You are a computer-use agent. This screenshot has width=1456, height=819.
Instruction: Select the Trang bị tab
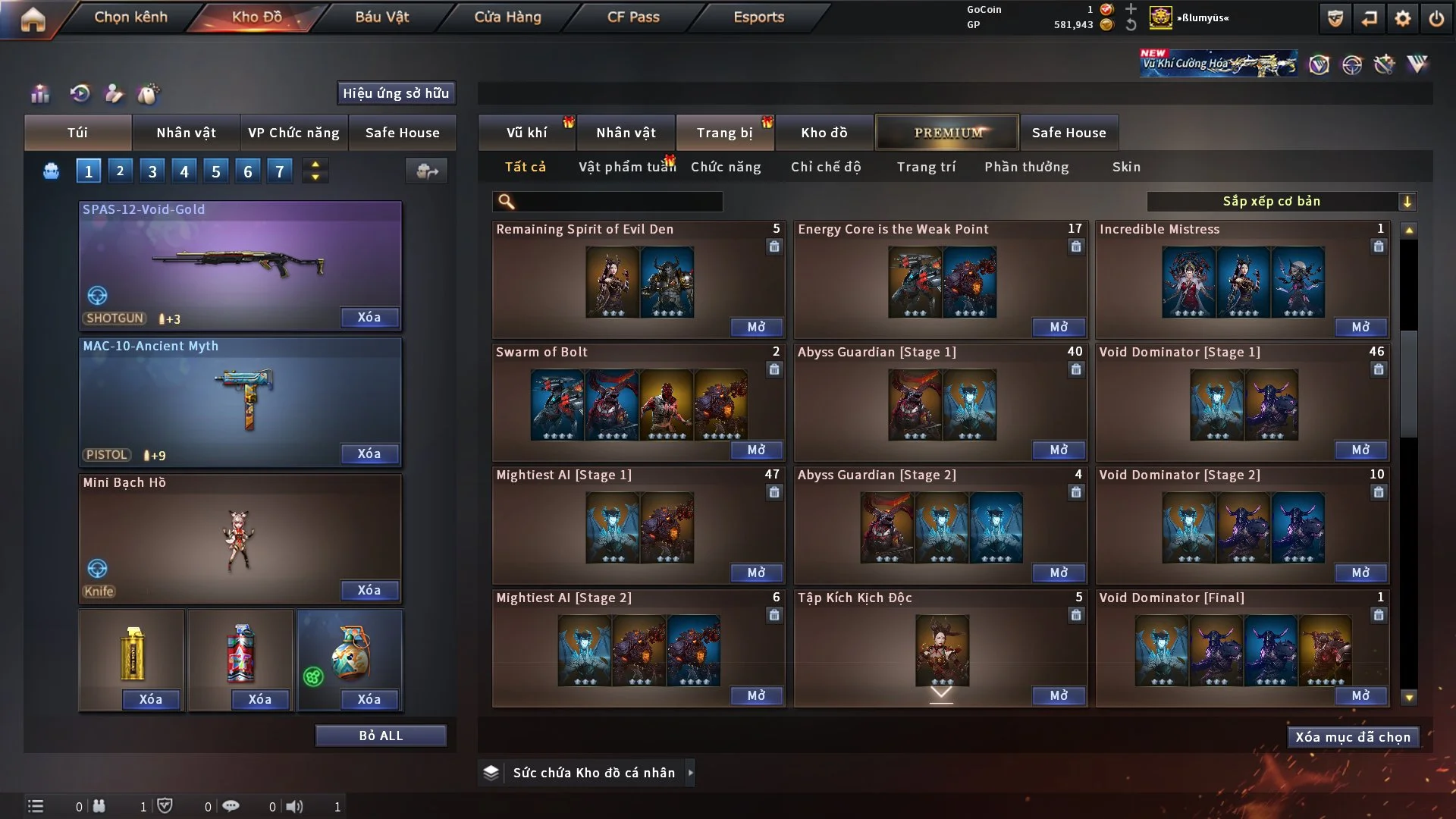click(724, 133)
